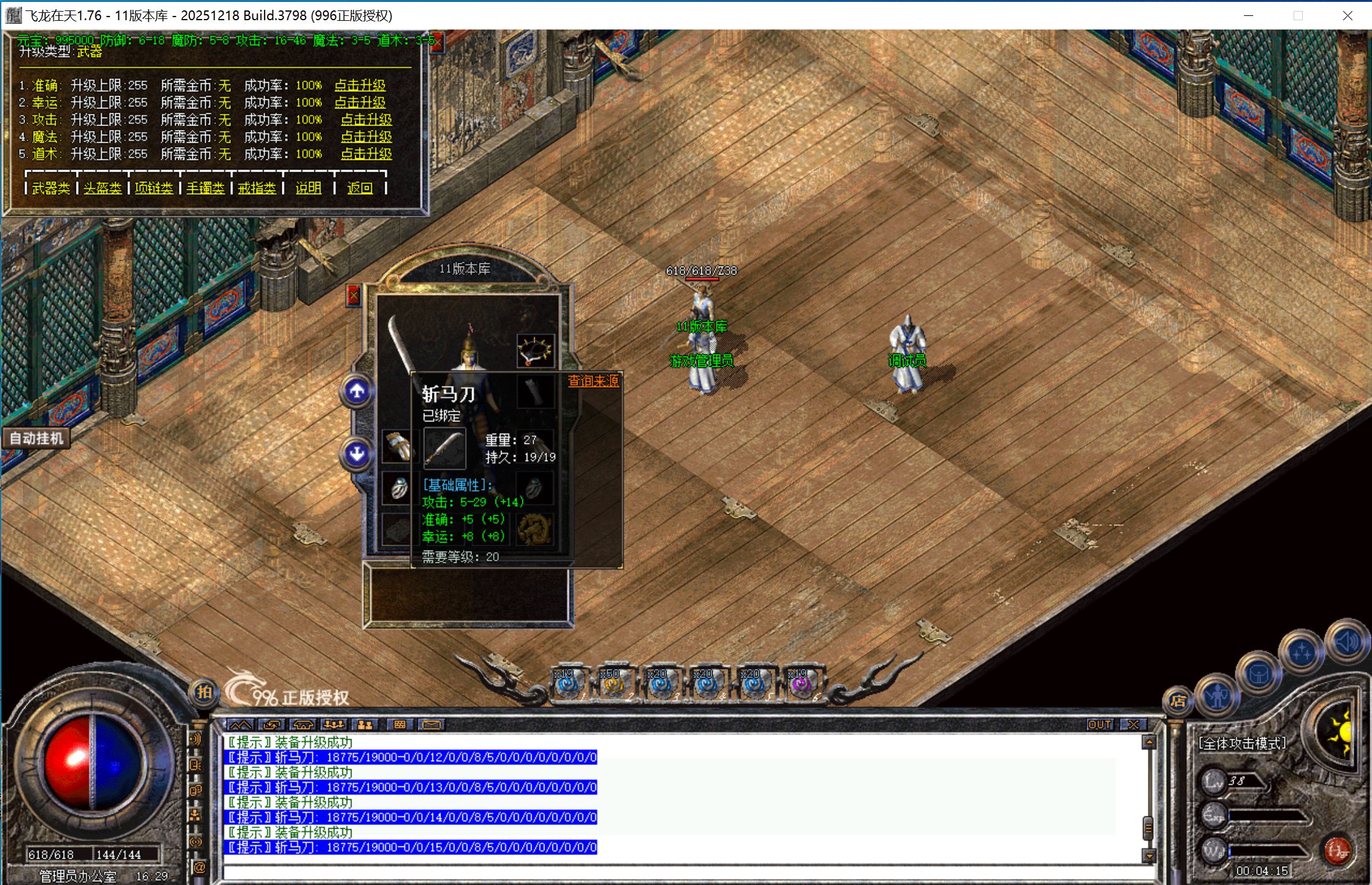Click 点击升级 on the 道术 row
The width and height of the screenshot is (1372, 885).
(366, 154)
